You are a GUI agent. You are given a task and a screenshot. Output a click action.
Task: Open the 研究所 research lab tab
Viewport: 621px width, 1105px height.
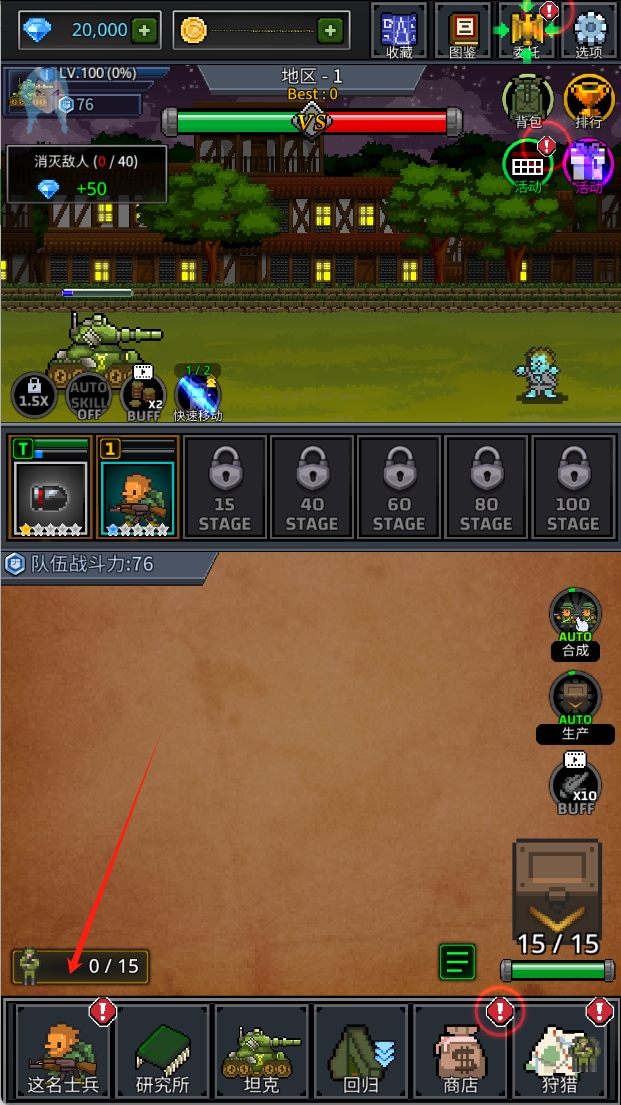[x=162, y=1052]
